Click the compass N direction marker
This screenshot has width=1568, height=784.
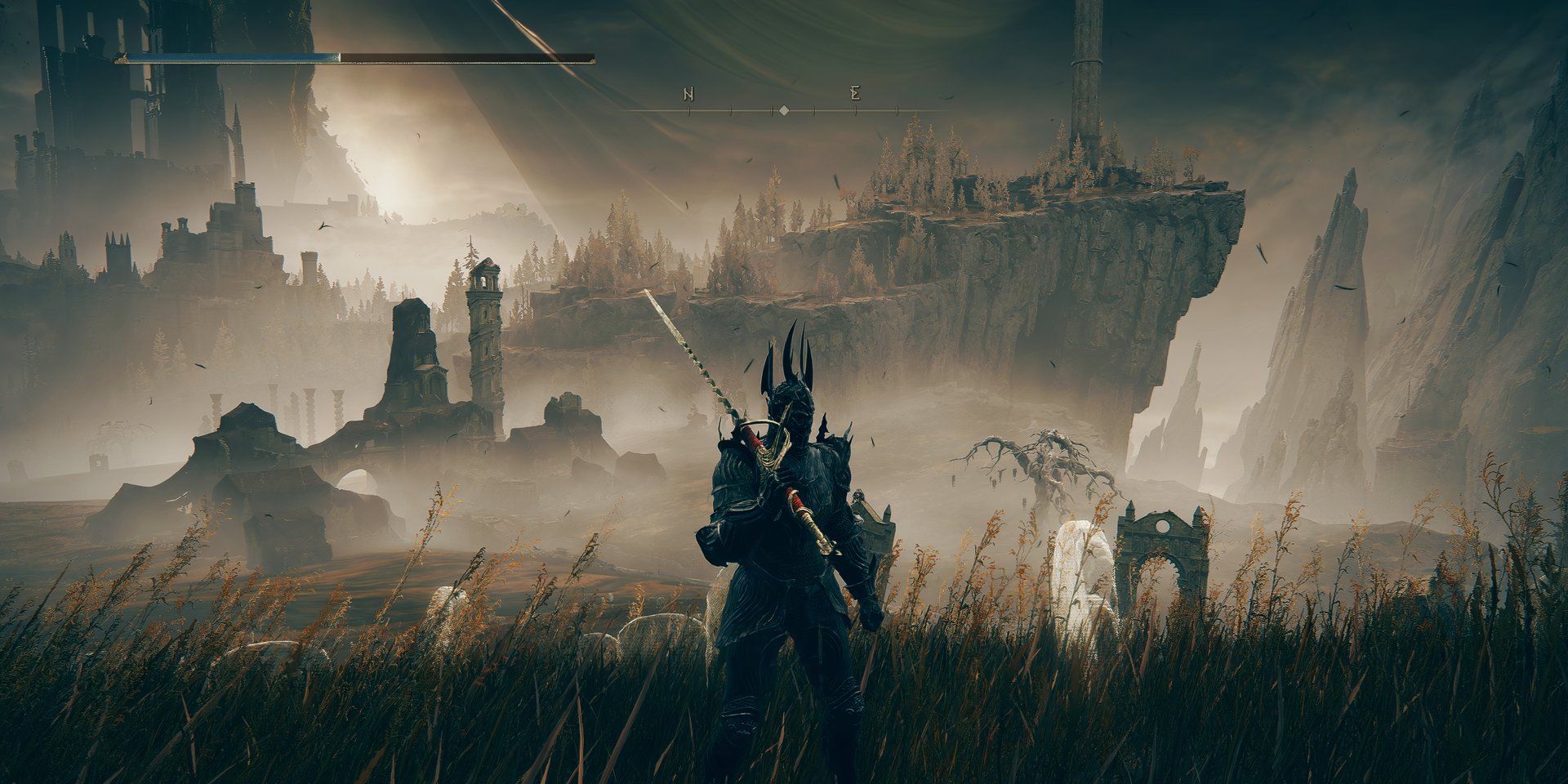coord(688,92)
